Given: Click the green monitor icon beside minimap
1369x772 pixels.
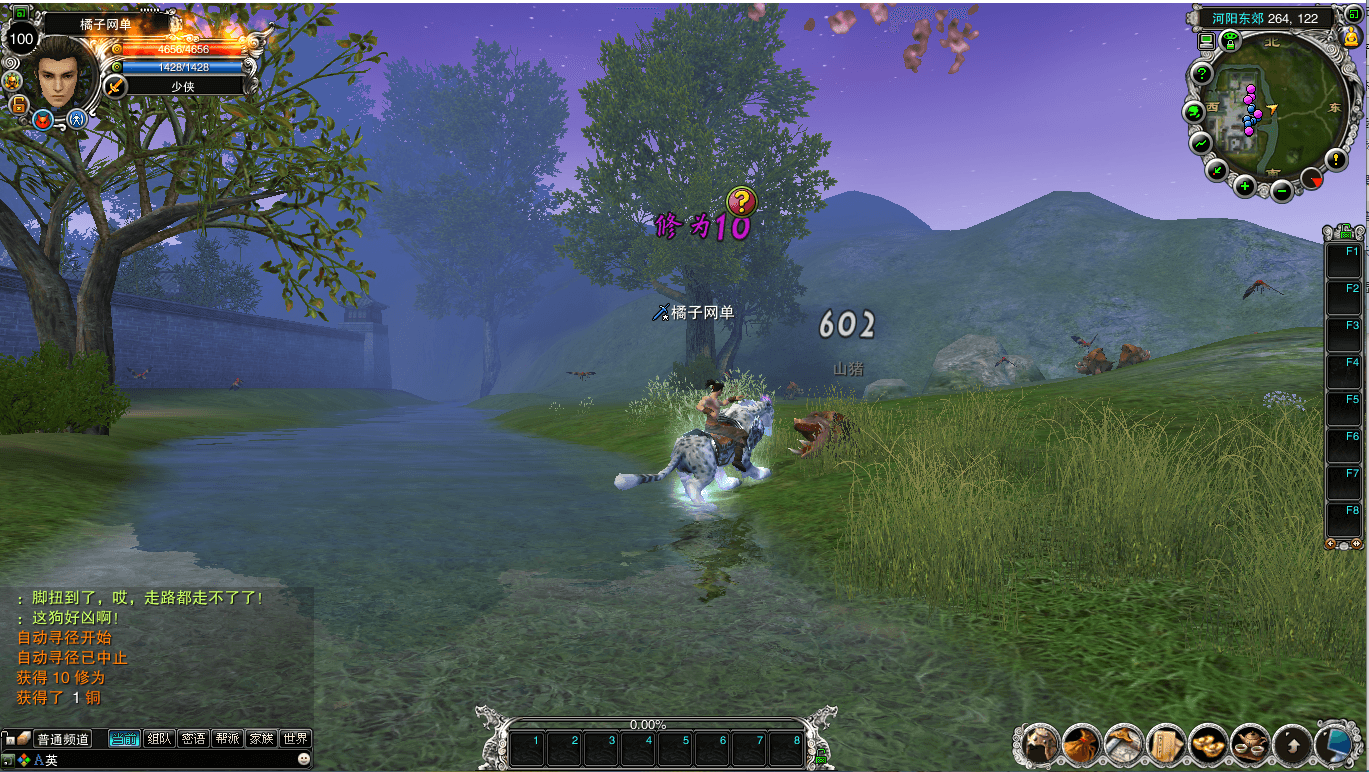Looking at the screenshot, I should point(1206,41).
